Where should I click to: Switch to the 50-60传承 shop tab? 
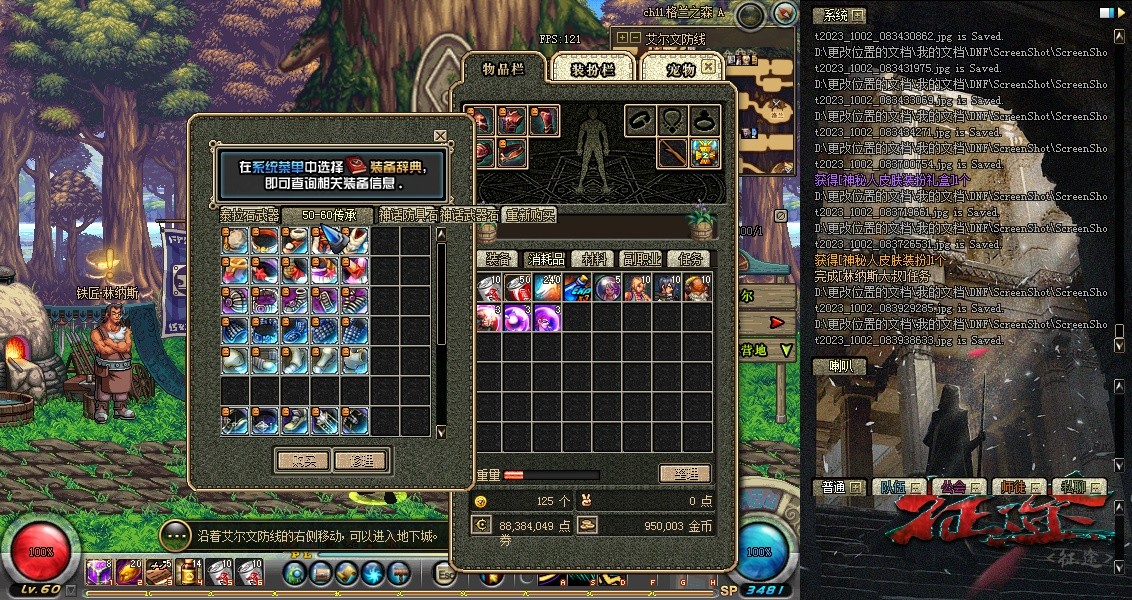pyautogui.click(x=327, y=215)
